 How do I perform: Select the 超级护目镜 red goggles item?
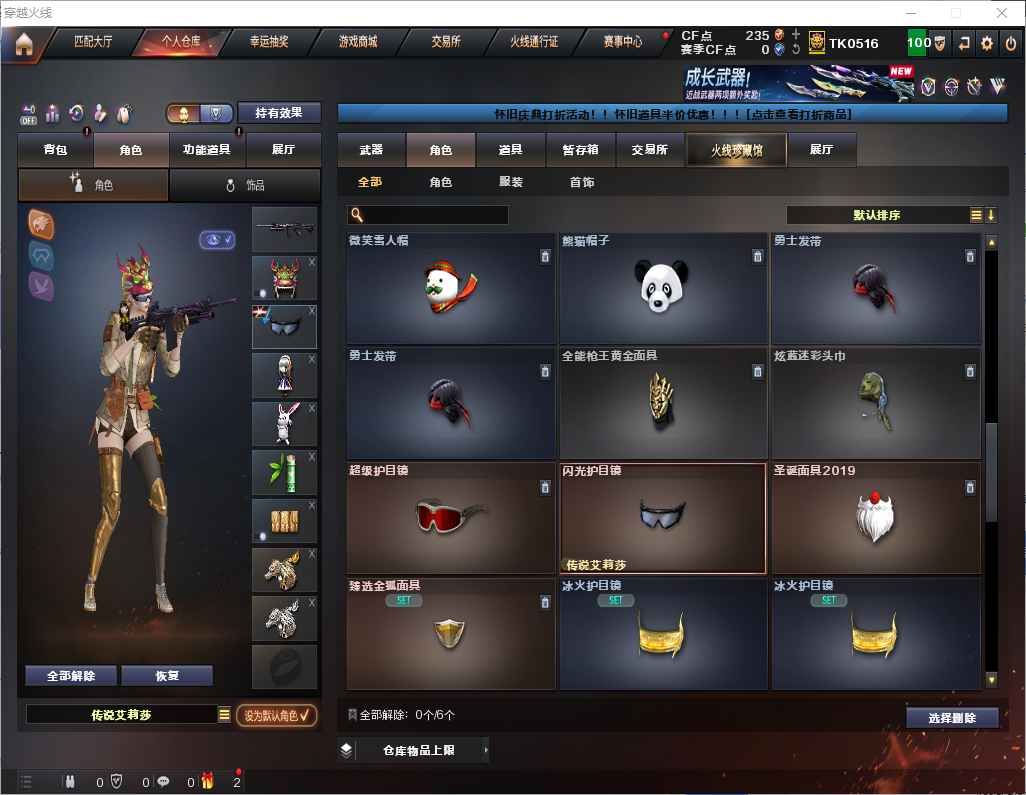point(451,518)
